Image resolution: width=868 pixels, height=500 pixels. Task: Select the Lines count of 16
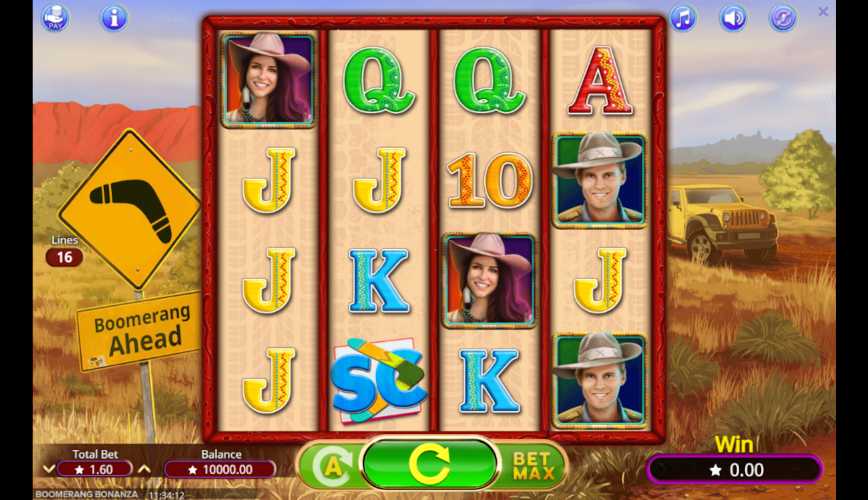click(64, 257)
